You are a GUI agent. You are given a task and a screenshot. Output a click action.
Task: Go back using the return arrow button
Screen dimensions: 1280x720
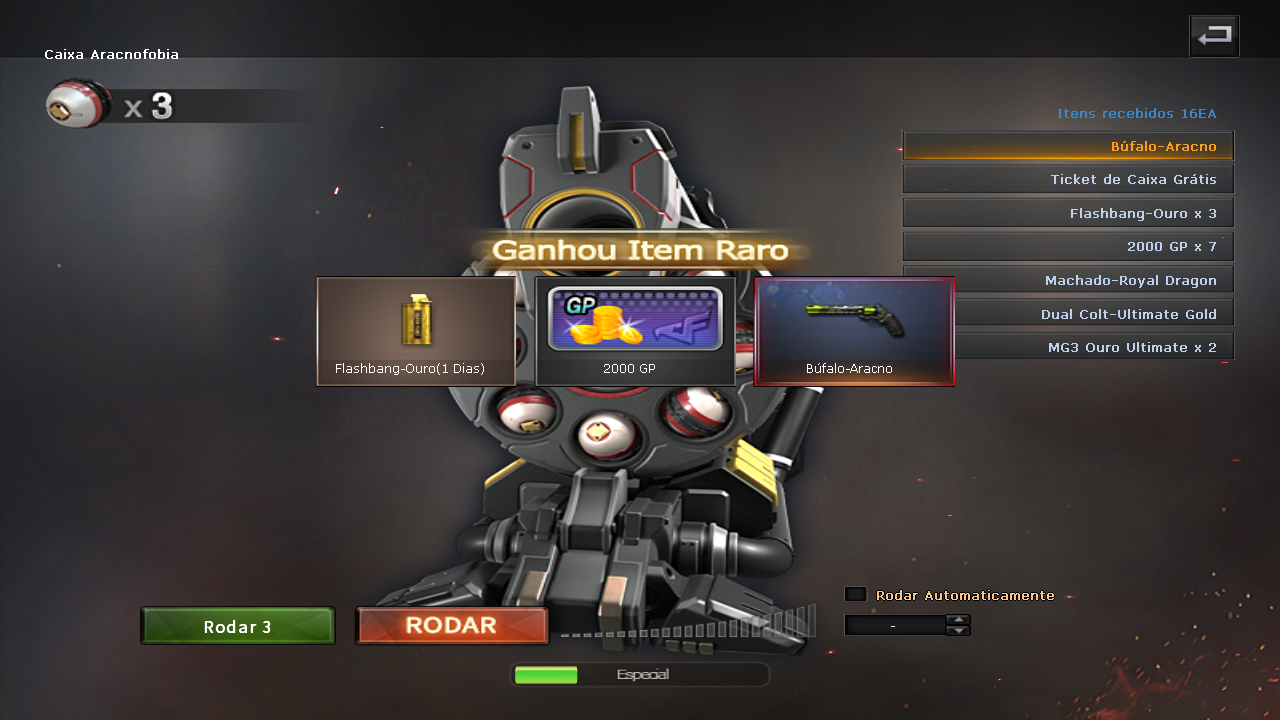point(1214,36)
